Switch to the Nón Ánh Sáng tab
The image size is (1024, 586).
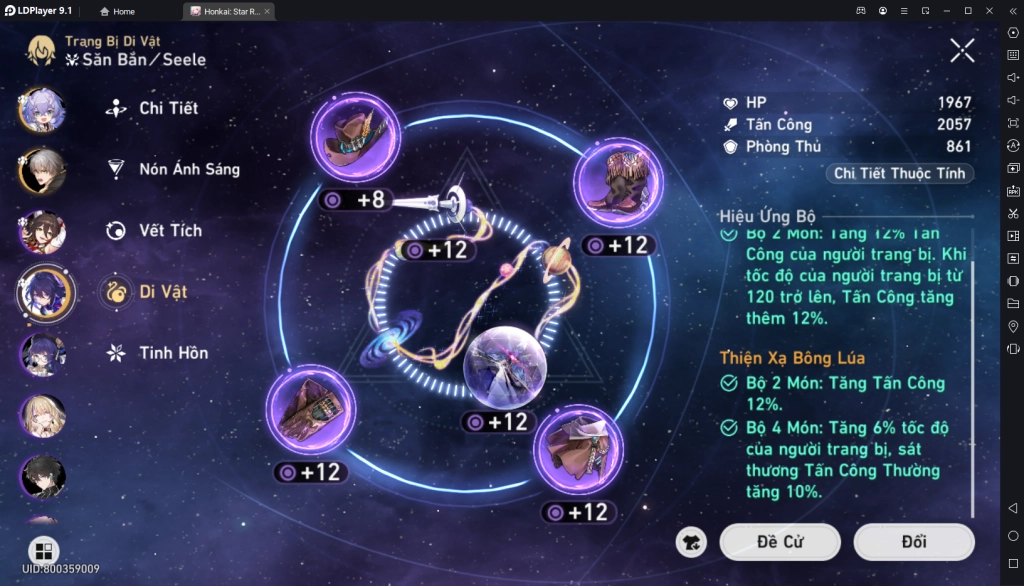click(x=188, y=169)
